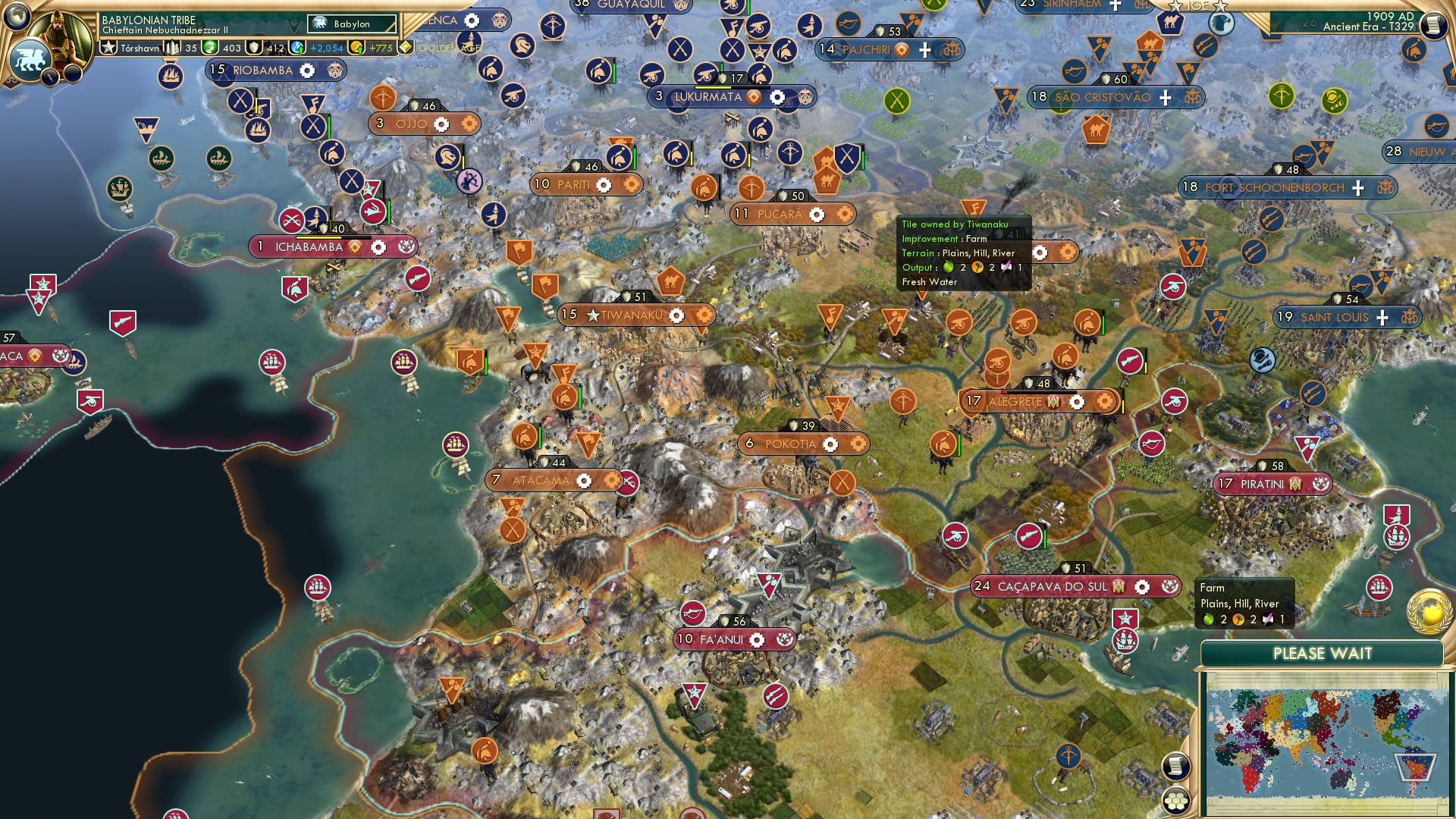Click the Golden Age diamond icon
The image size is (1456, 819).
click(407, 47)
